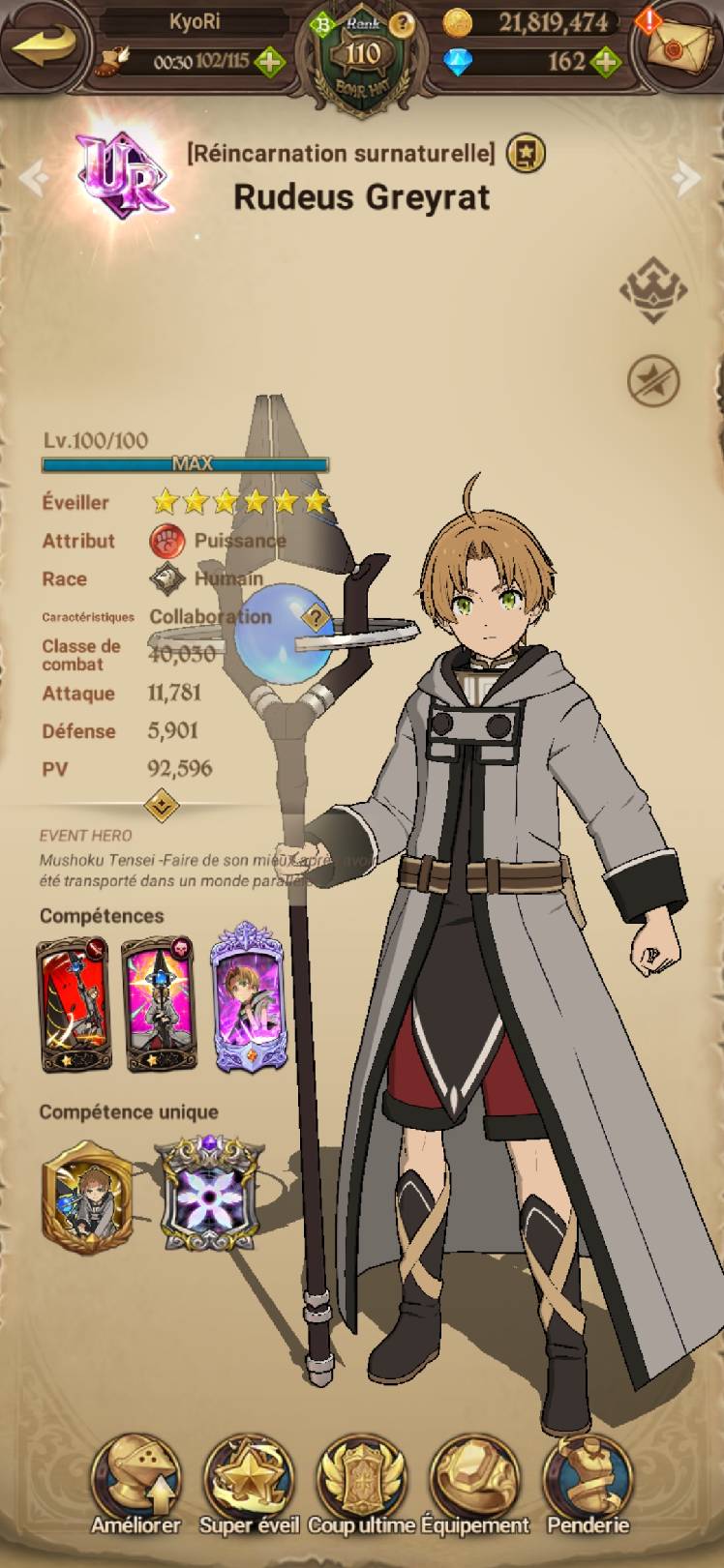Open the Rank 110 badge
This screenshot has height=1568, width=724.
[x=362, y=54]
